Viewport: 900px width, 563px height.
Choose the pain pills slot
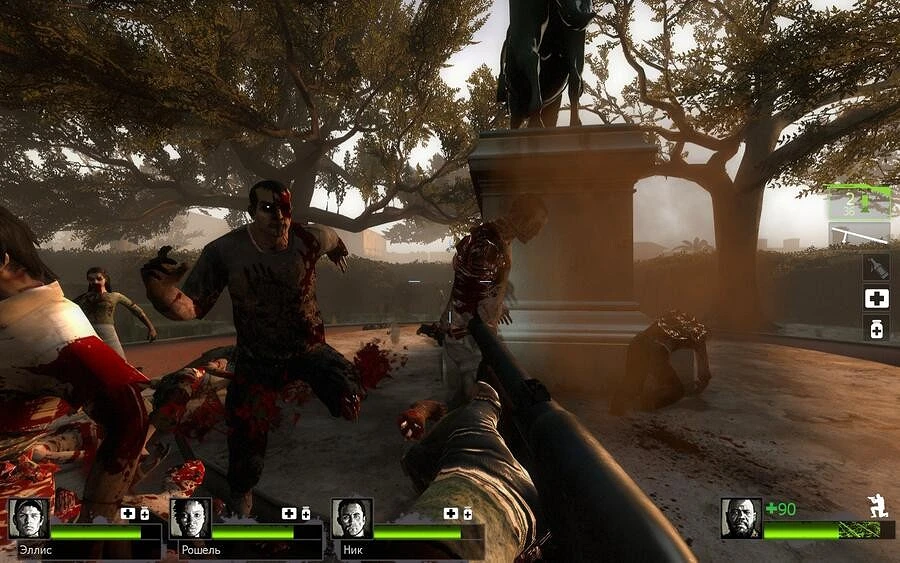(876, 328)
